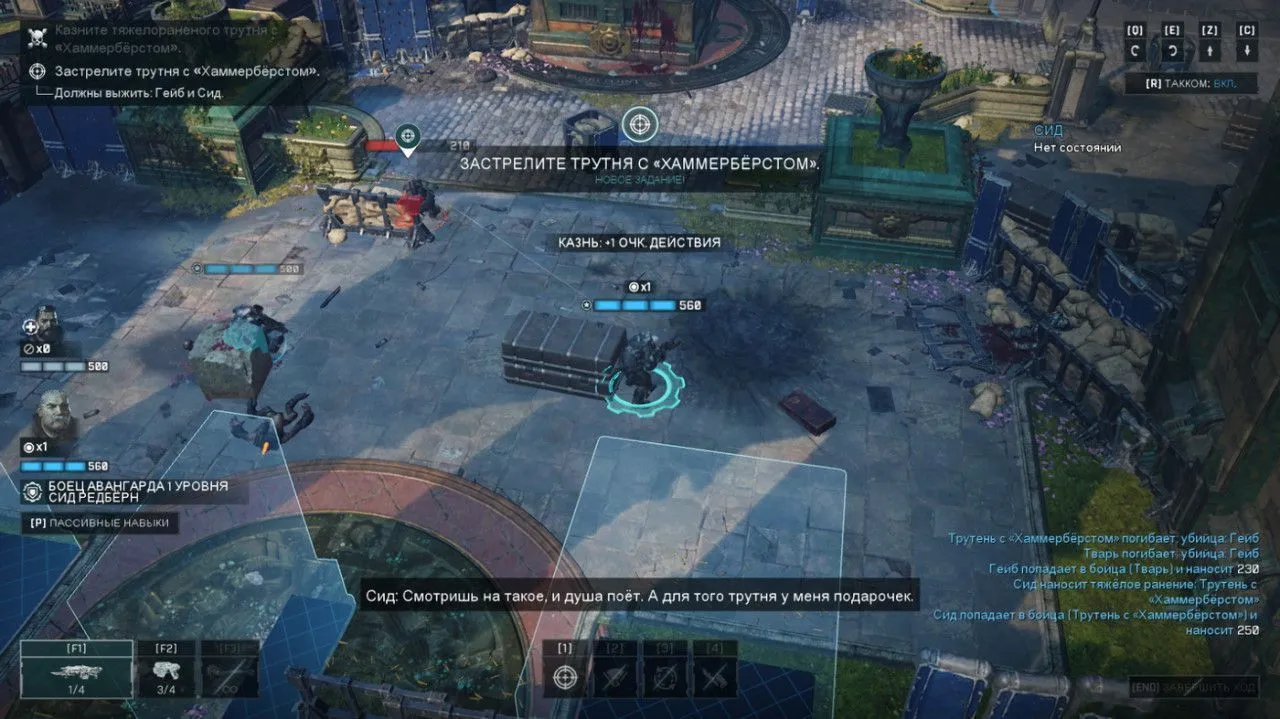The width and height of the screenshot is (1280, 719).
Task: Switch to the pistol weapon slot
Action: tap(166, 670)
